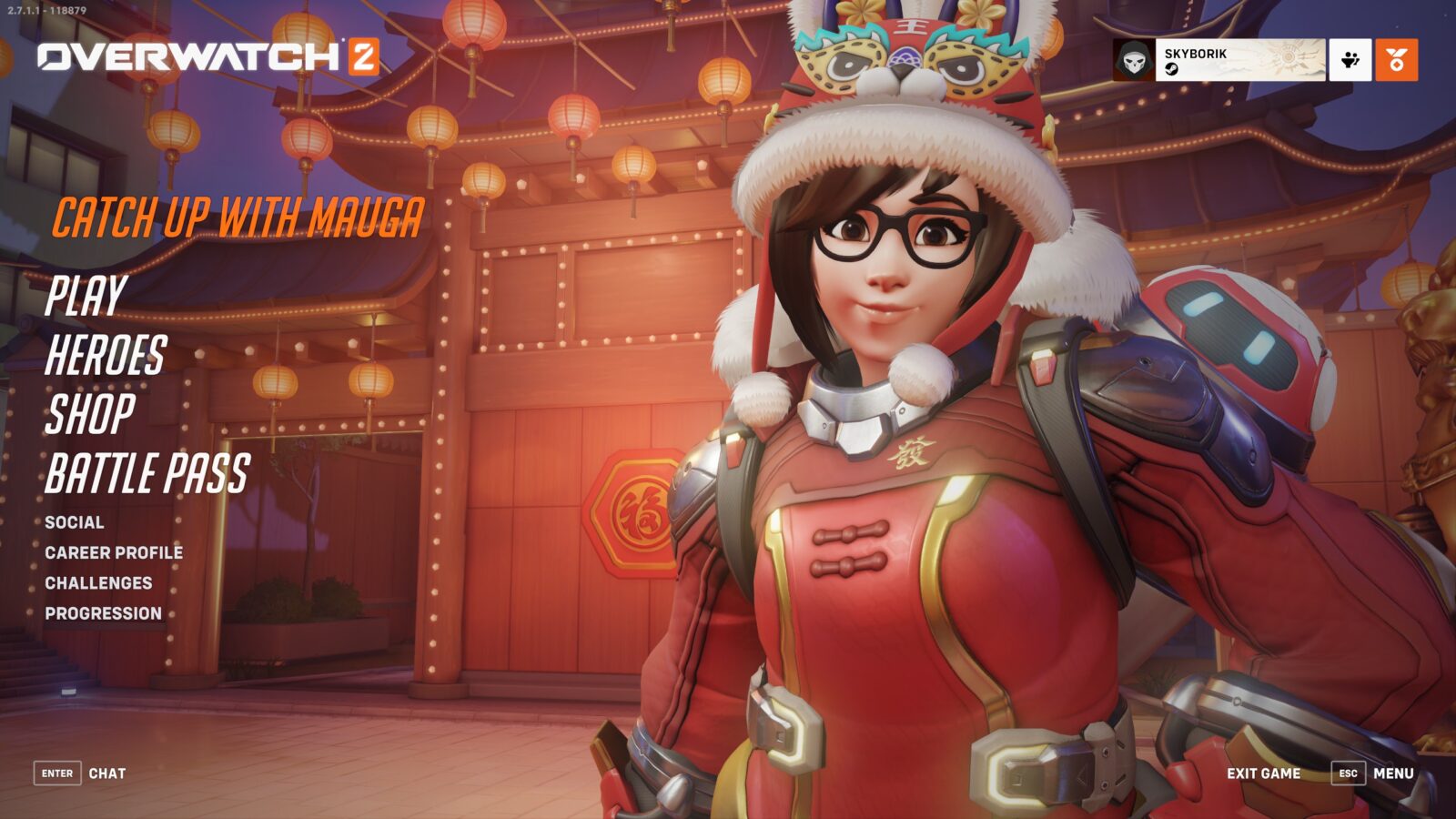Open the SHOP section
1456x819 pixels.
90,413
